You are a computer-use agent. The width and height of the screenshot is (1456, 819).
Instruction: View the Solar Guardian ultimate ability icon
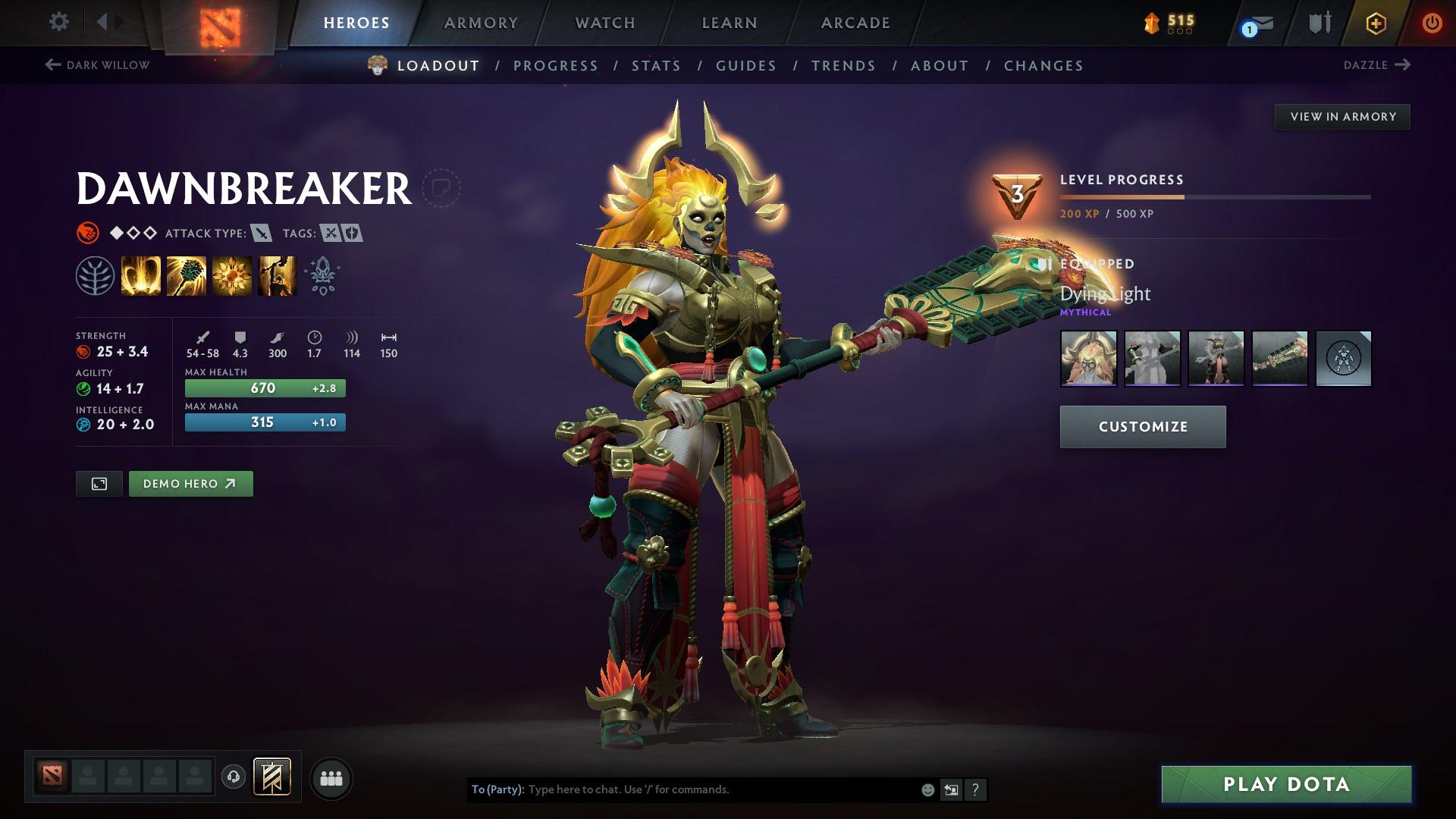(276, 275)
